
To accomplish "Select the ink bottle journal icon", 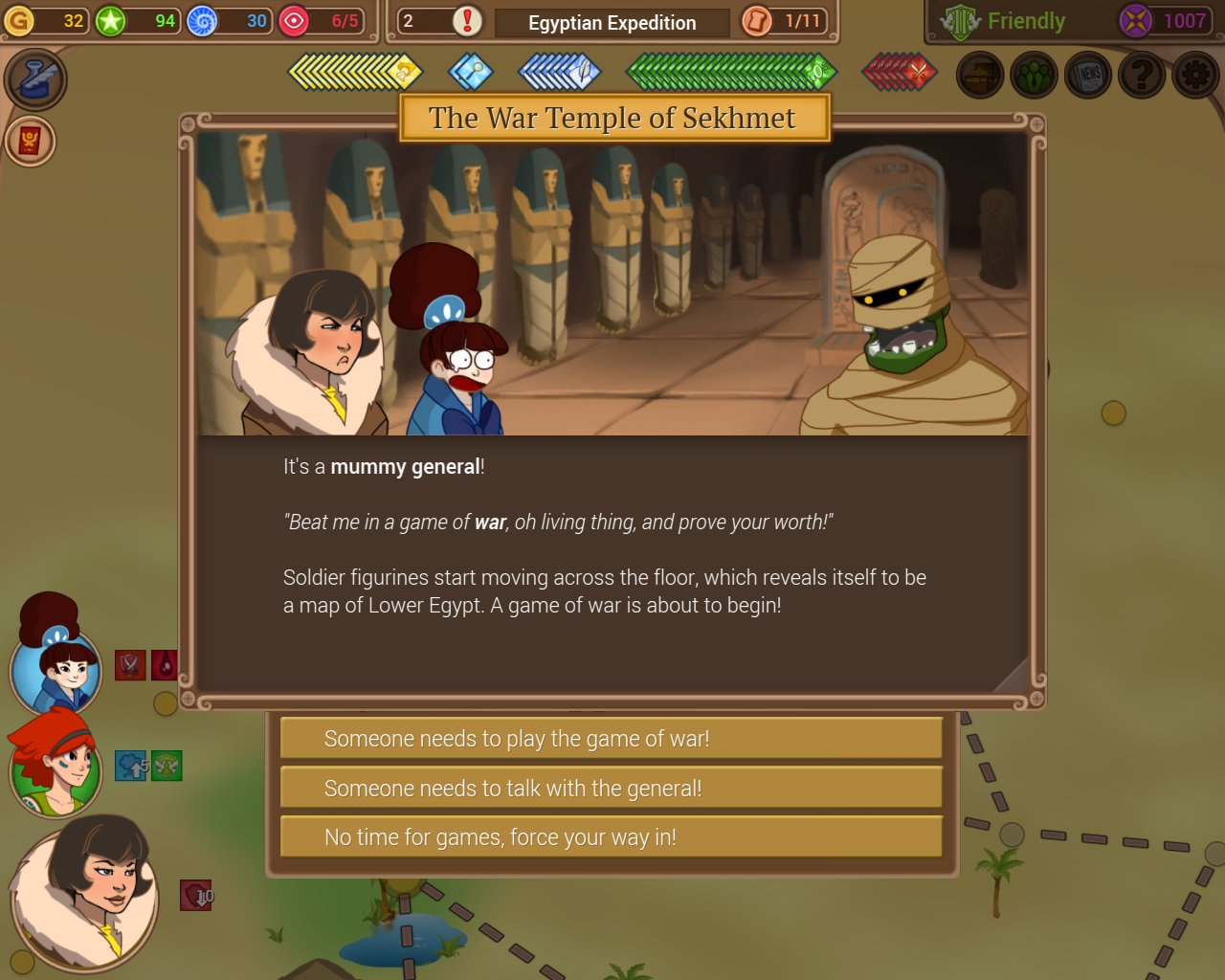I will (36, 79).
